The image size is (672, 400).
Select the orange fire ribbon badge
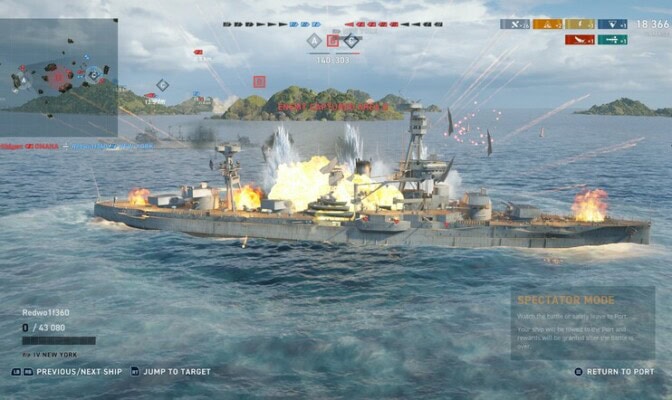(547, 24)
